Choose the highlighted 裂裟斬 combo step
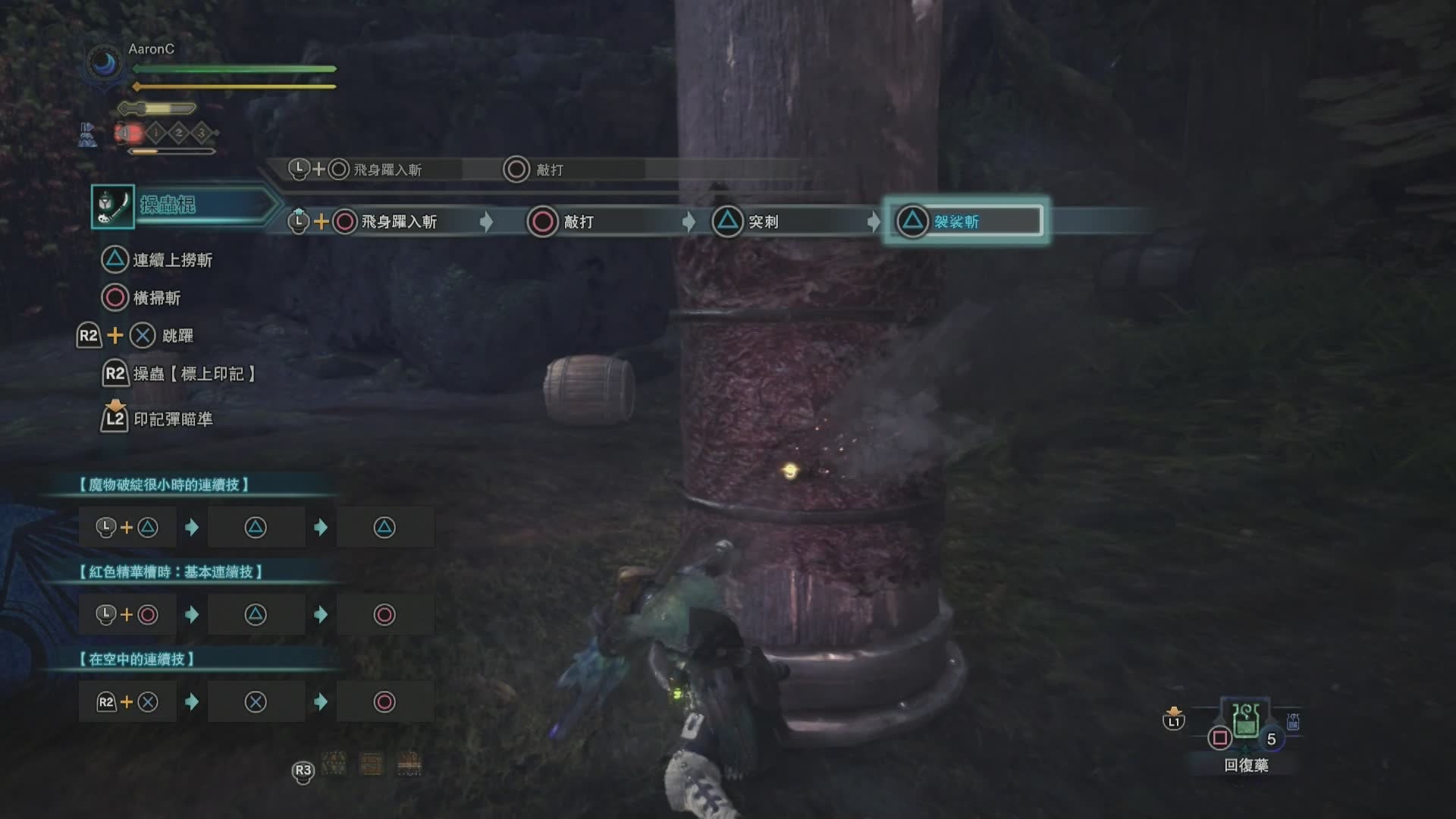Image resolution: width=1456 pixels, height=819 pixels. click(965, 221)
